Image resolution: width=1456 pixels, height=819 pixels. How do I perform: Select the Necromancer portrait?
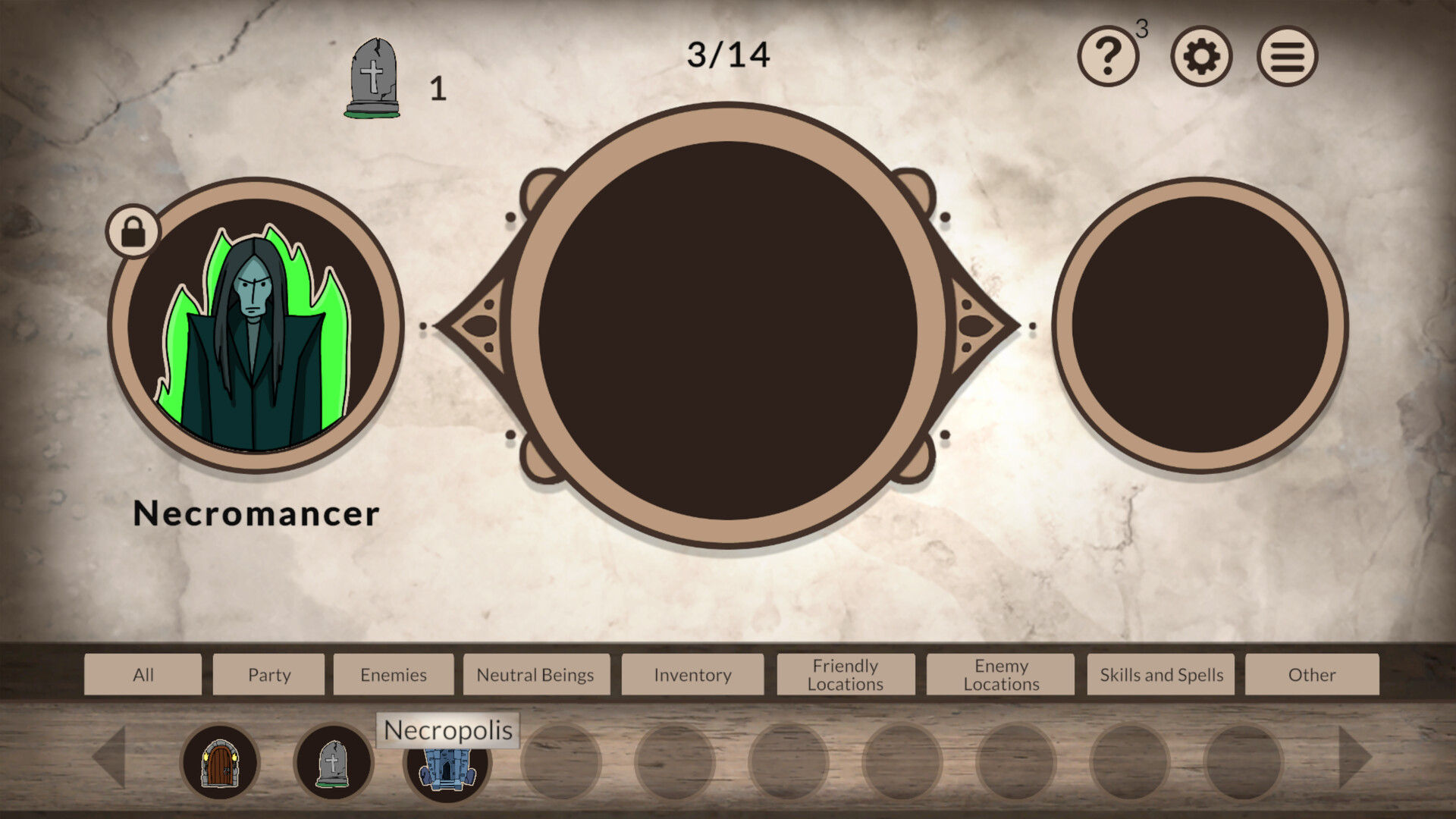click(256, 325)
